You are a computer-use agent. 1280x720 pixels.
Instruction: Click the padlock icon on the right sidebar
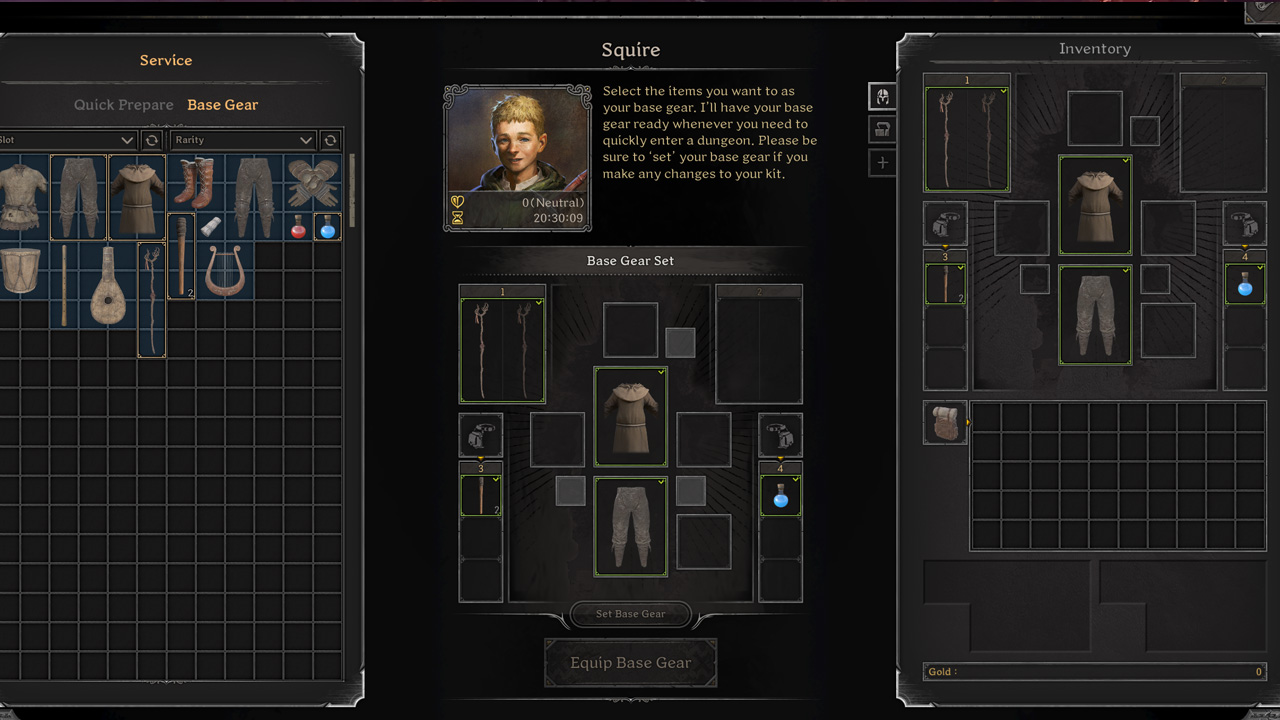pos(881,129)
